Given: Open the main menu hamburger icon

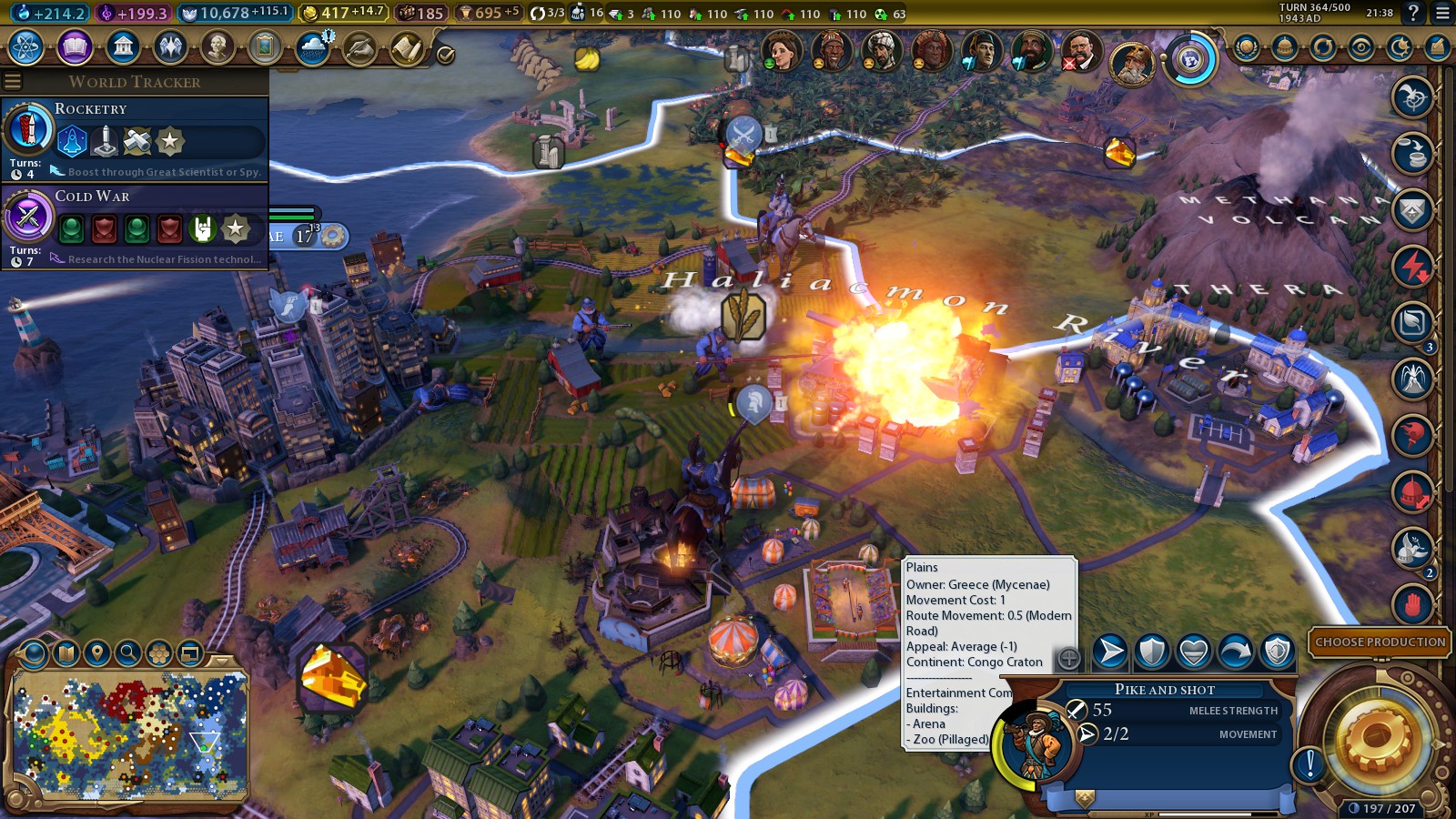Looking at the screenshot, I should pos(1442,13).
